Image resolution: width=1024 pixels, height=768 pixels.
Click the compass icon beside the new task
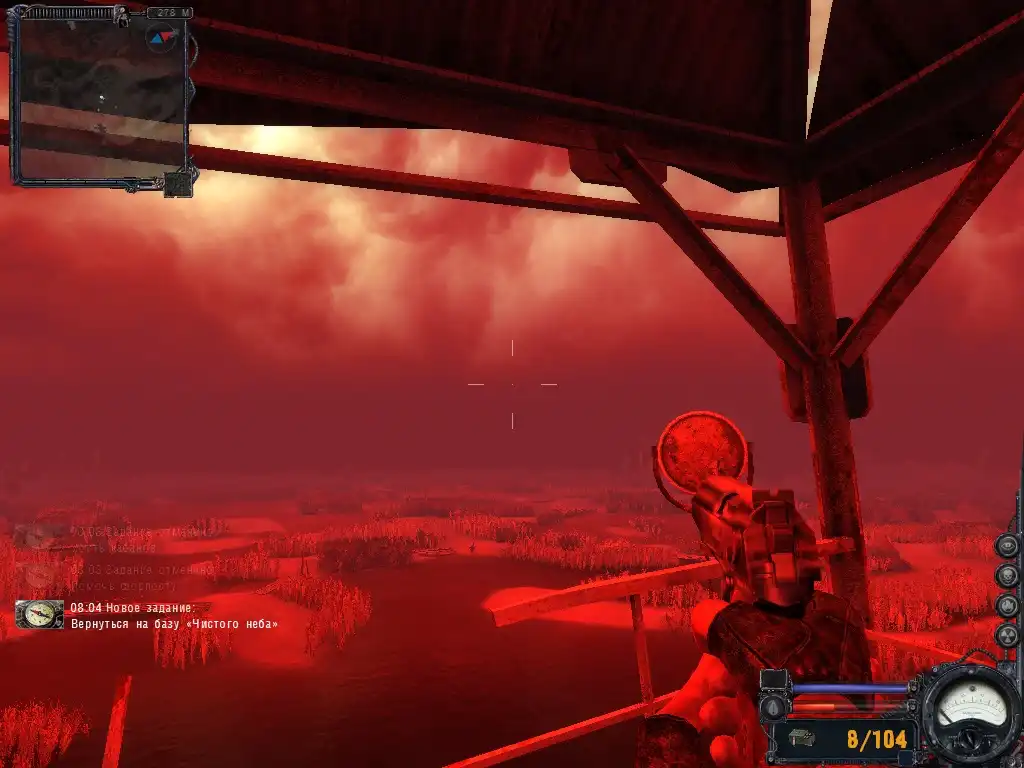coord(40,614)
